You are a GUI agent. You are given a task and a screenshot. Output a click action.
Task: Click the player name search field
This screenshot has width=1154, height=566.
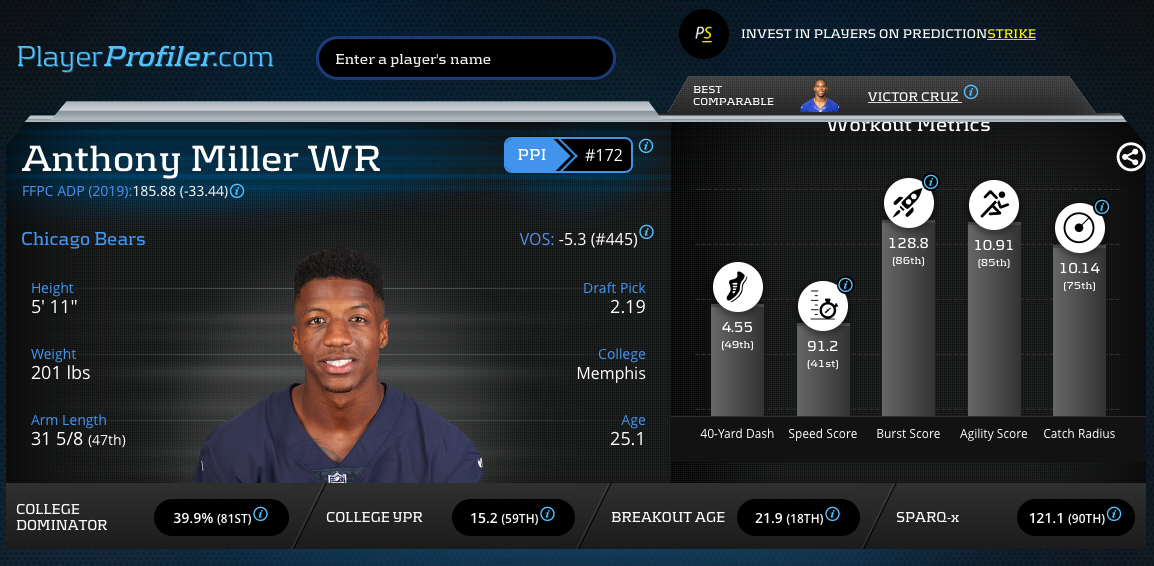coord(465,59)
